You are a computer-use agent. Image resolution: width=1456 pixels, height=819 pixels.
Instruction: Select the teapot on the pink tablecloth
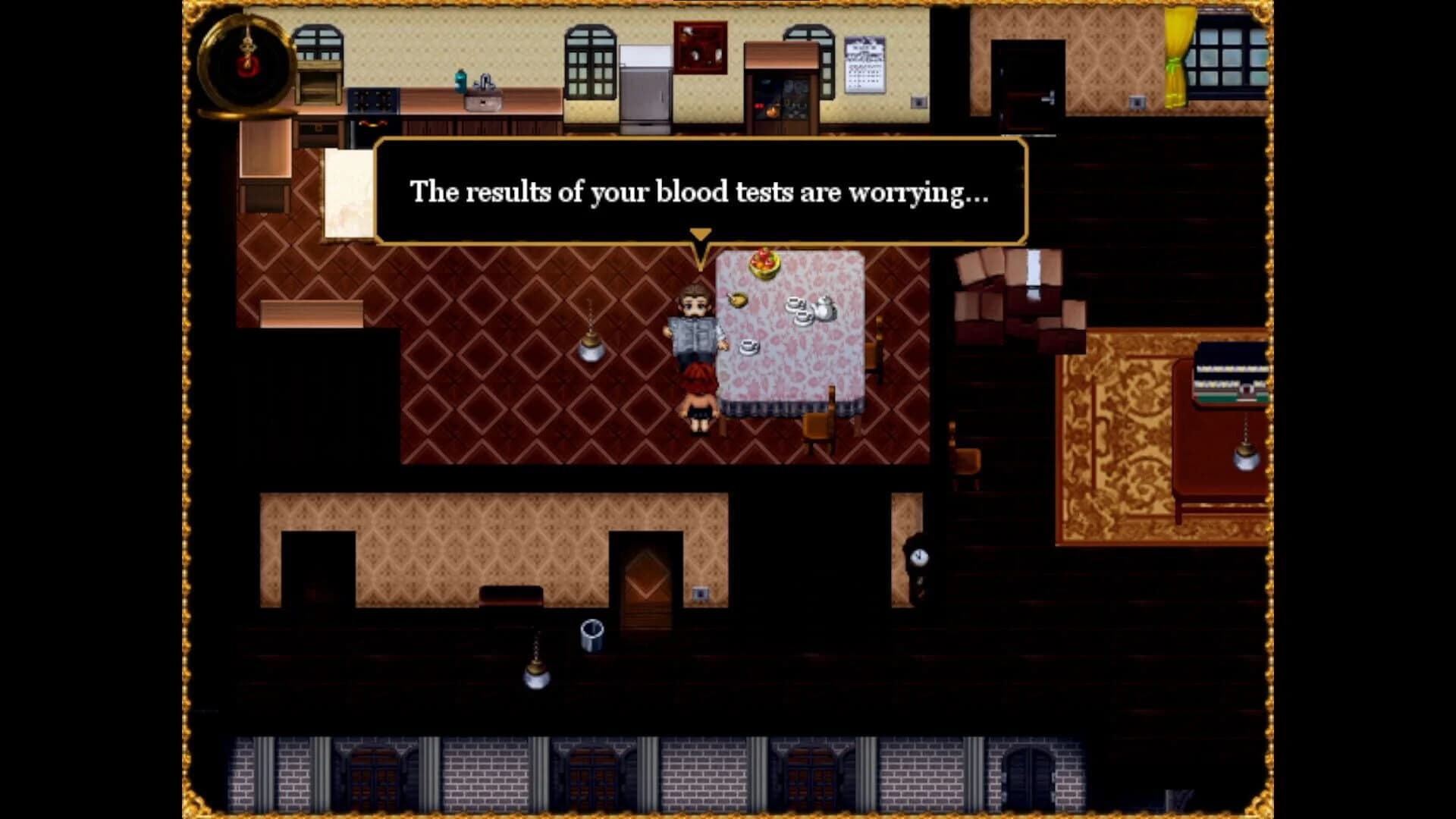824,313
